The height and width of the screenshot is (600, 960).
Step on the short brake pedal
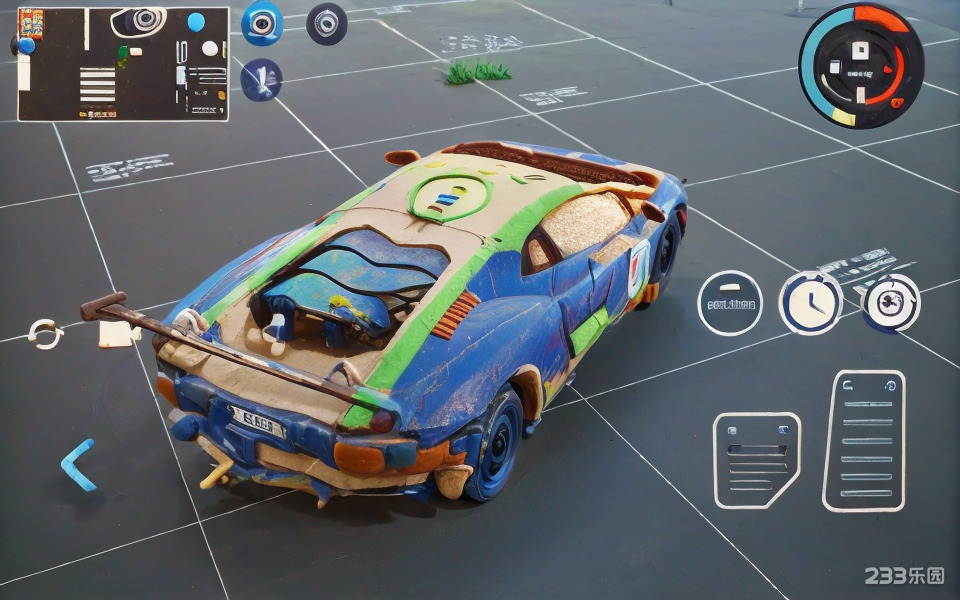pos(756,460)
